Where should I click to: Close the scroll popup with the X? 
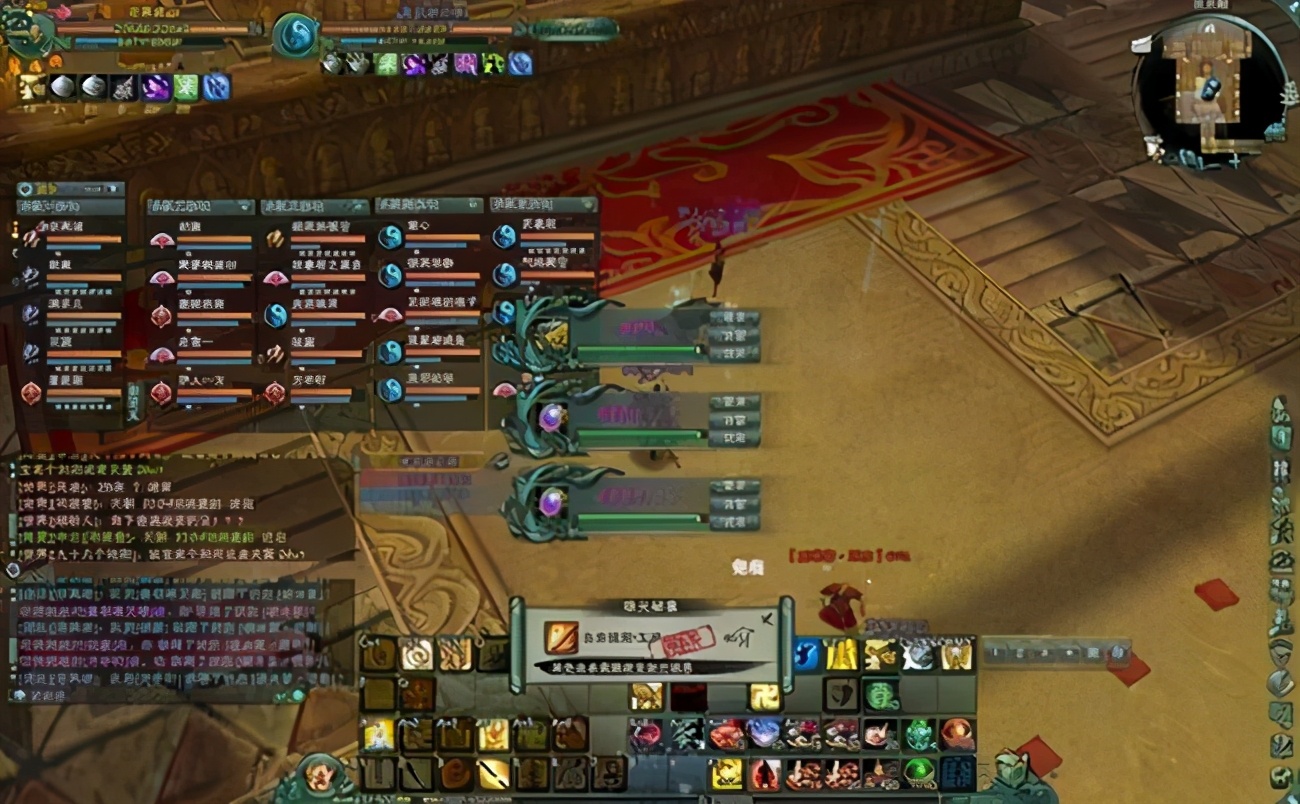coord(767,620)
